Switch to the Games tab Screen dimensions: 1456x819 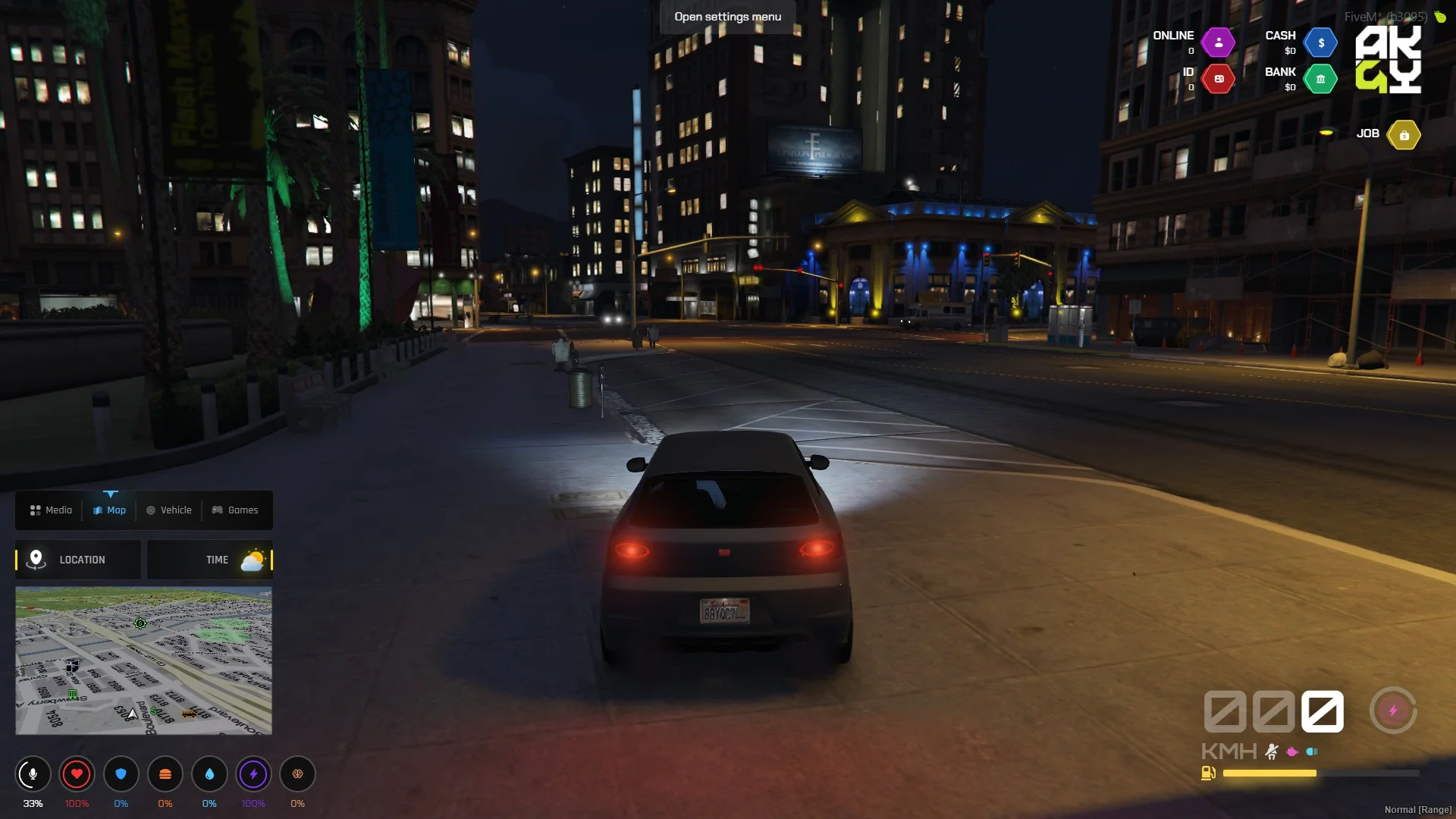click(x=235, y=510)
